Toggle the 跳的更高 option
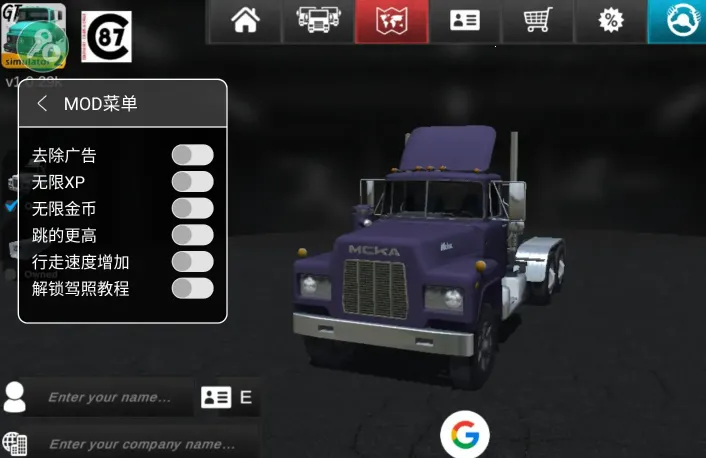 tap(192, 235)
